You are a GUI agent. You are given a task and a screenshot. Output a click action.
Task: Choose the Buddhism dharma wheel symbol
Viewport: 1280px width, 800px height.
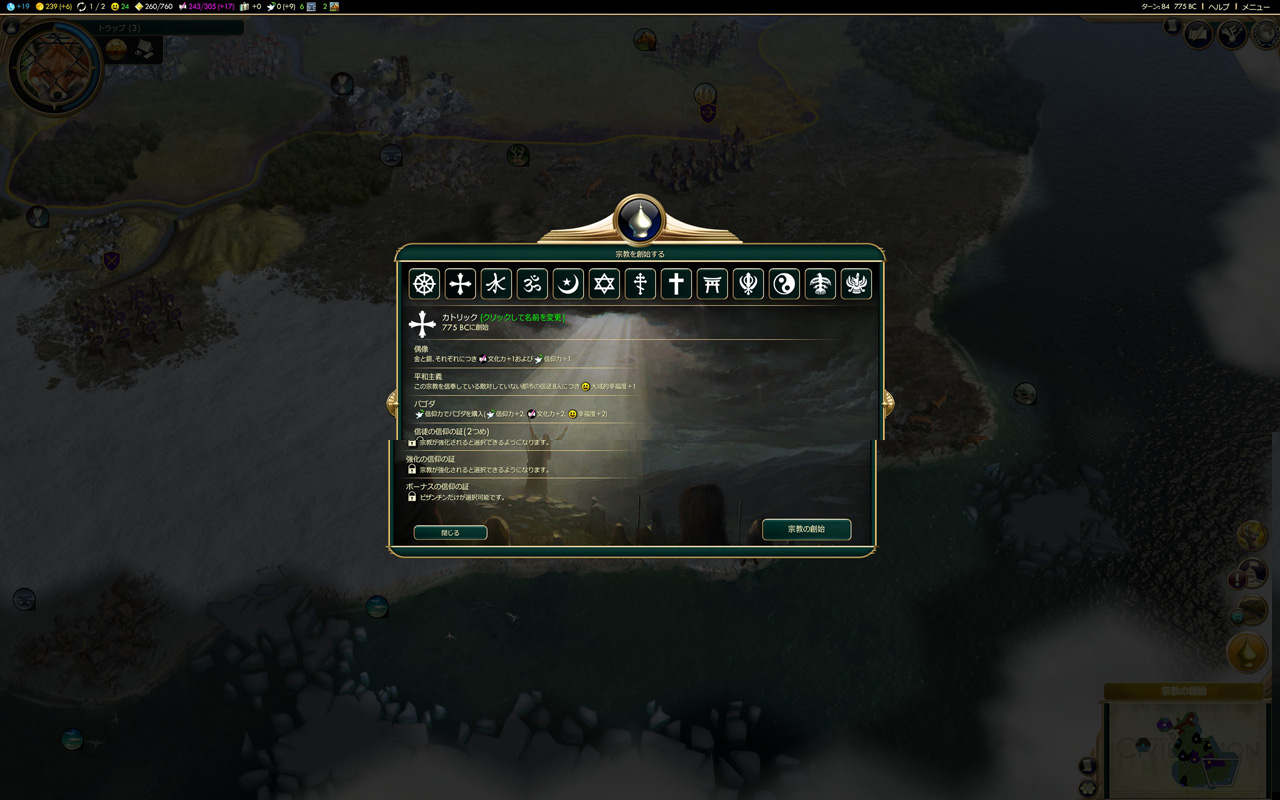425,284
